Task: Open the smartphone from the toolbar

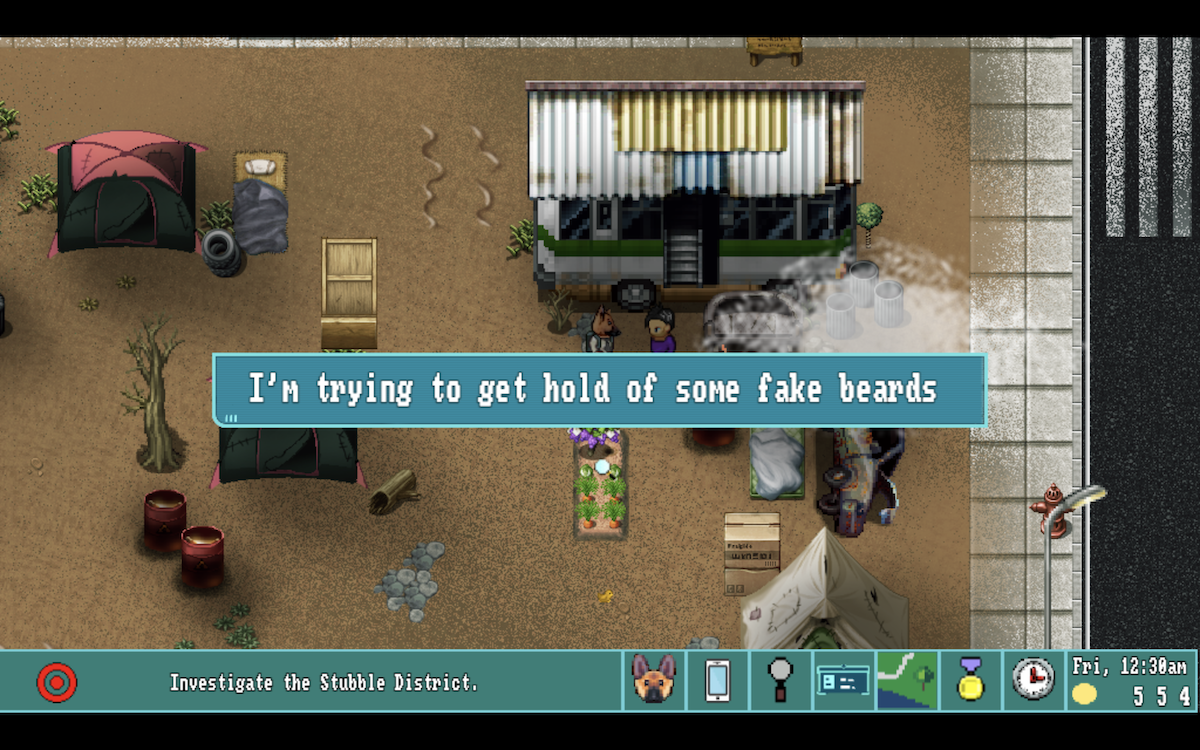Action: tap(717, 681)
